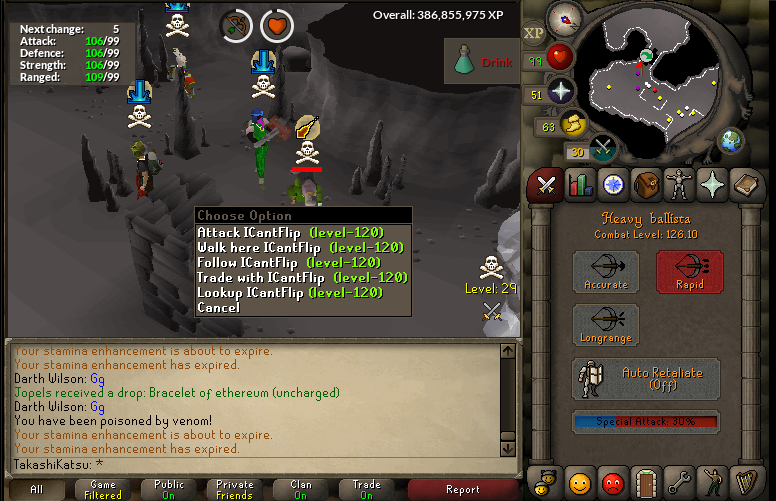Choose Attack ICantFlip from the option menu
Image resolution: width=776 pixels, height=501 pixels.
pos(290,233)
